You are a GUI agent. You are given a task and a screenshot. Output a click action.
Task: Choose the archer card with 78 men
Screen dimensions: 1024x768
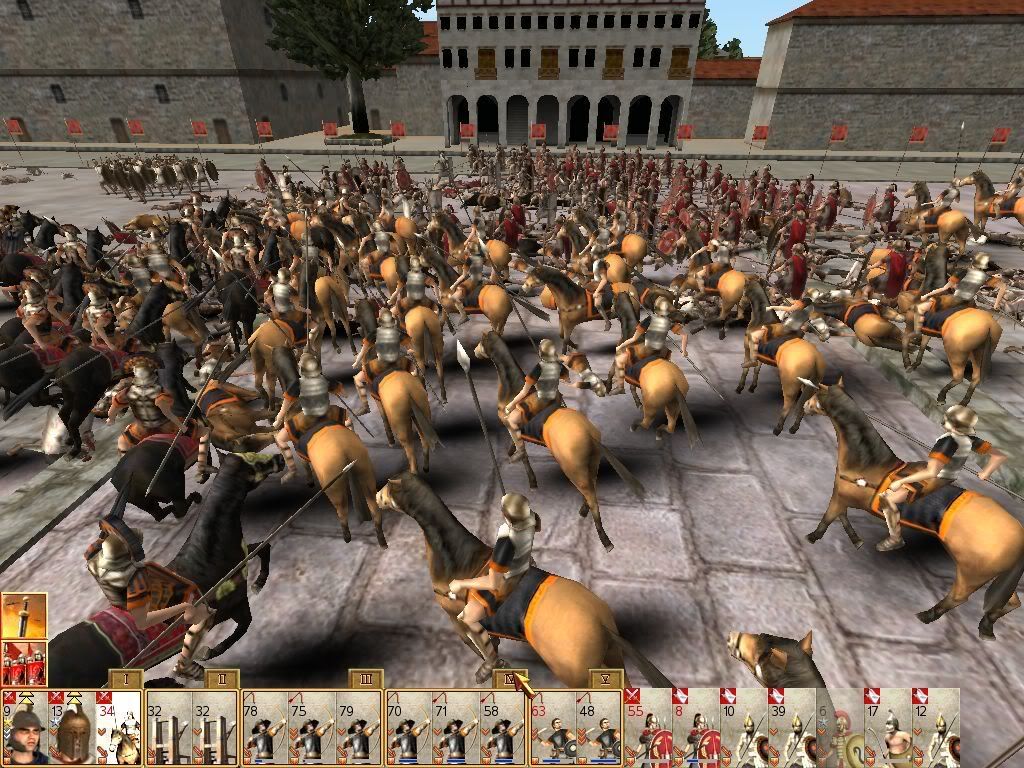pyautogui.click(x=264, y=729)
